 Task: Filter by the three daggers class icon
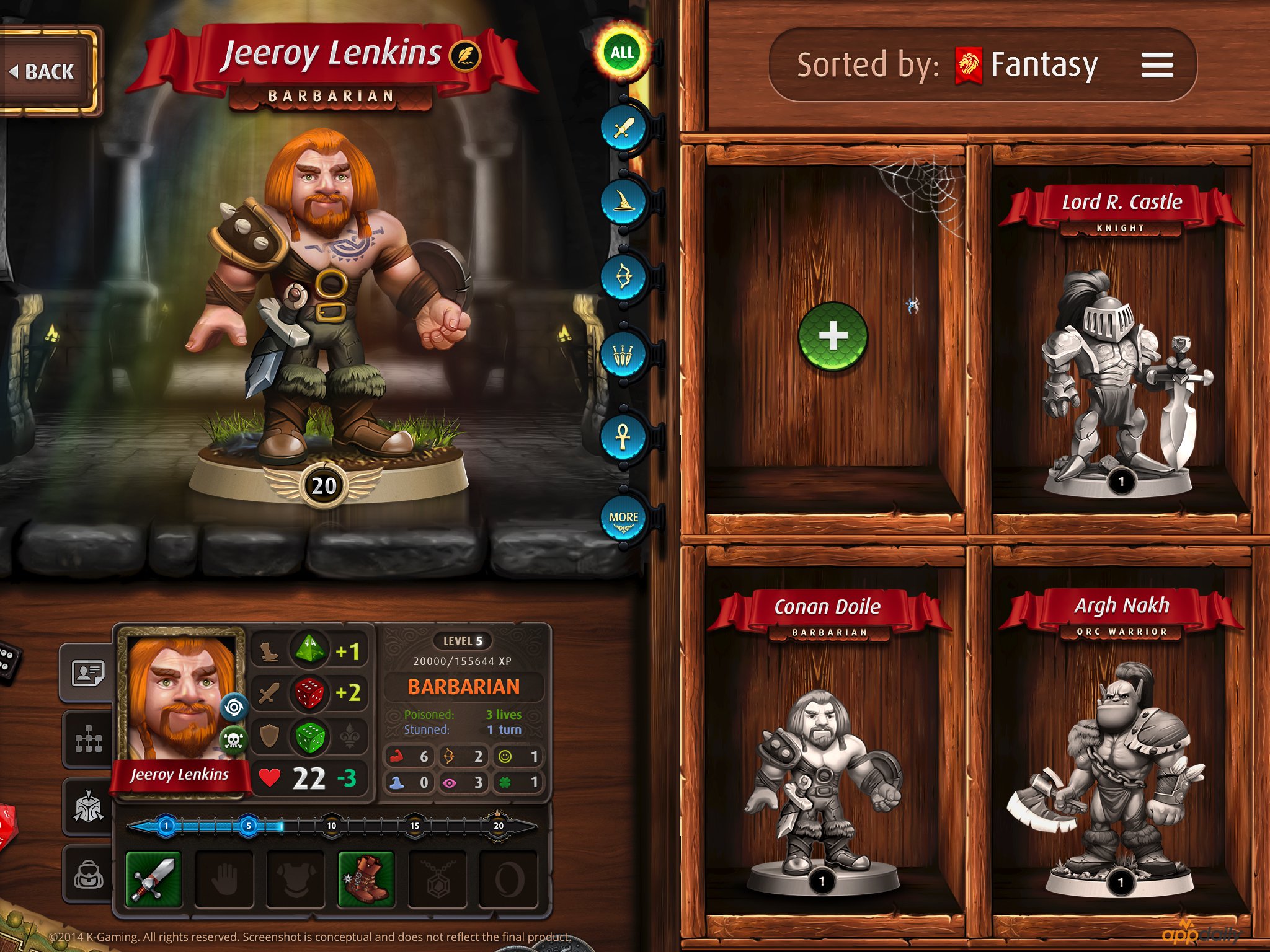point(623,355)
